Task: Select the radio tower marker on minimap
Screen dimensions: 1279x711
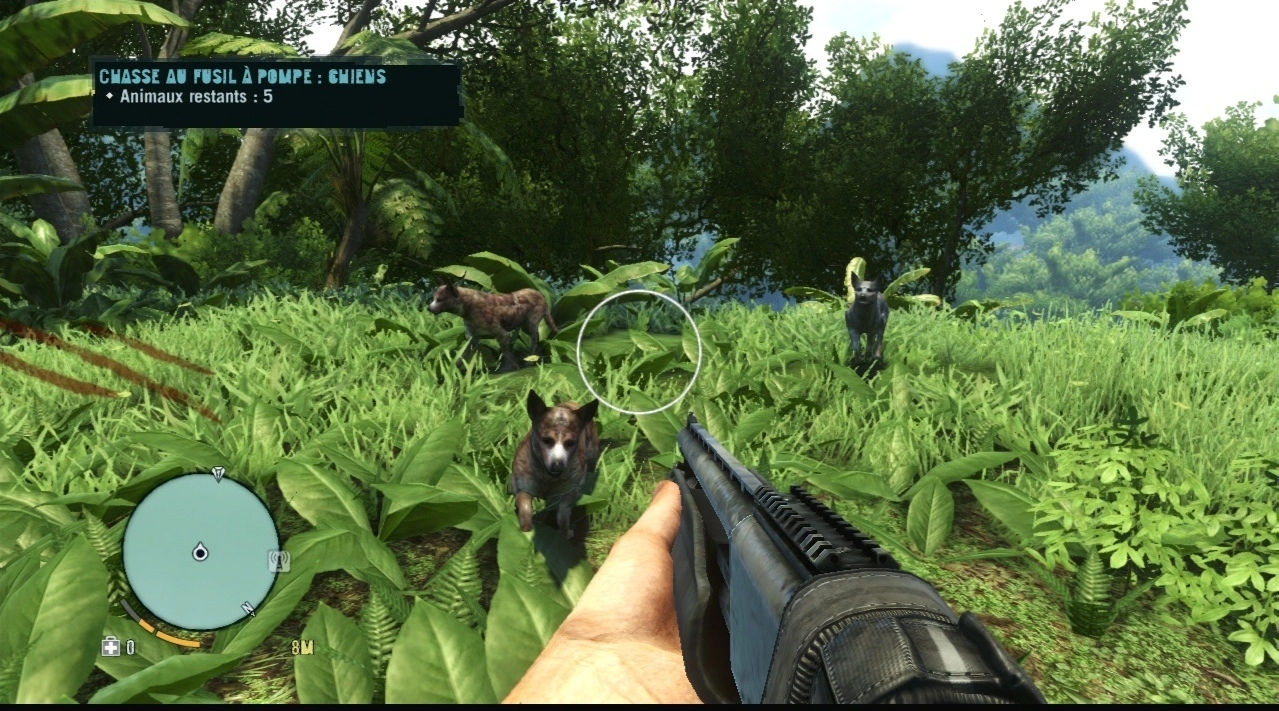Action: click(x=279, y=561)
